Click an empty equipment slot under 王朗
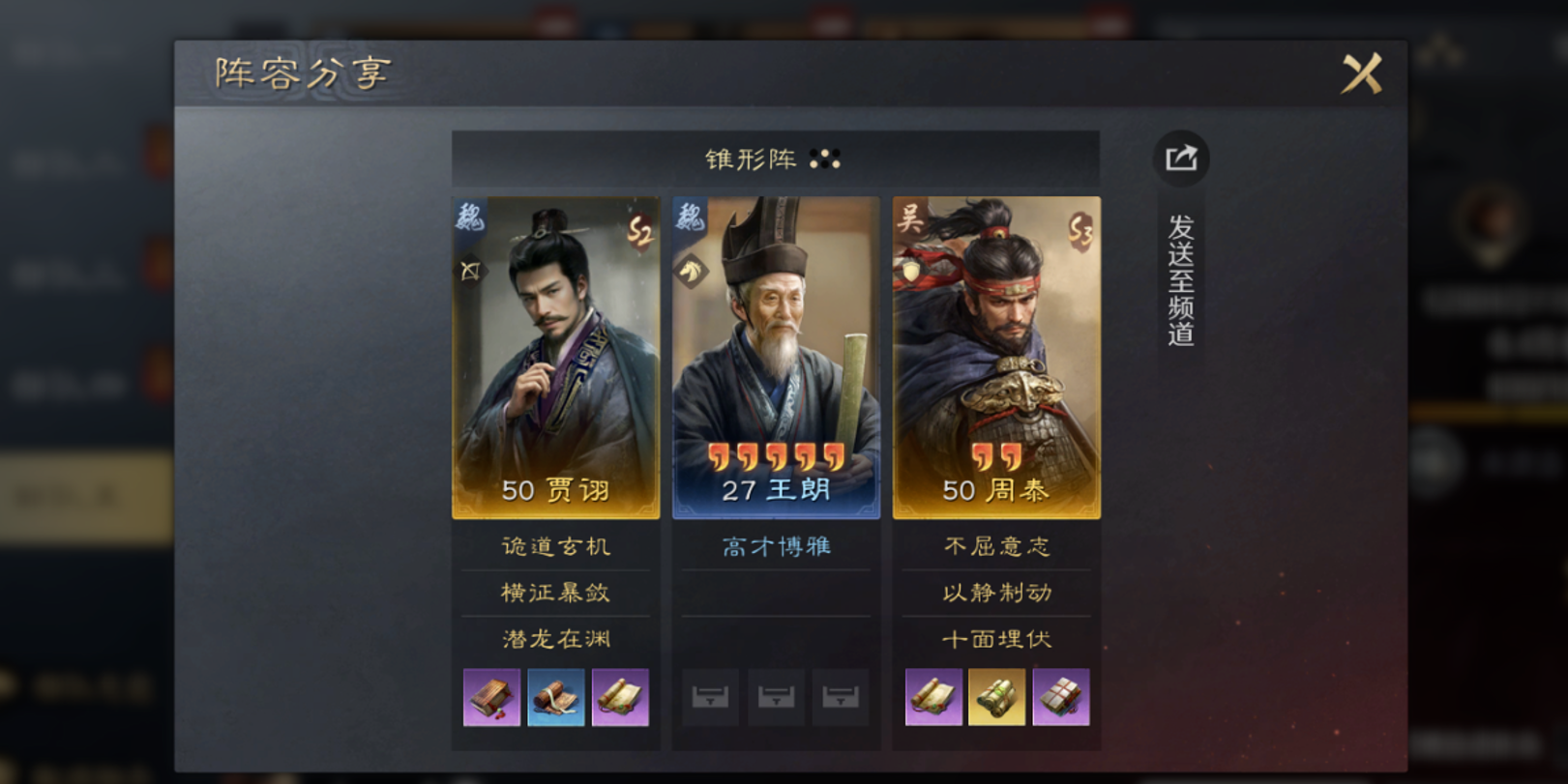This screenshot has height=784, width=1568. (x=776, y=698)
